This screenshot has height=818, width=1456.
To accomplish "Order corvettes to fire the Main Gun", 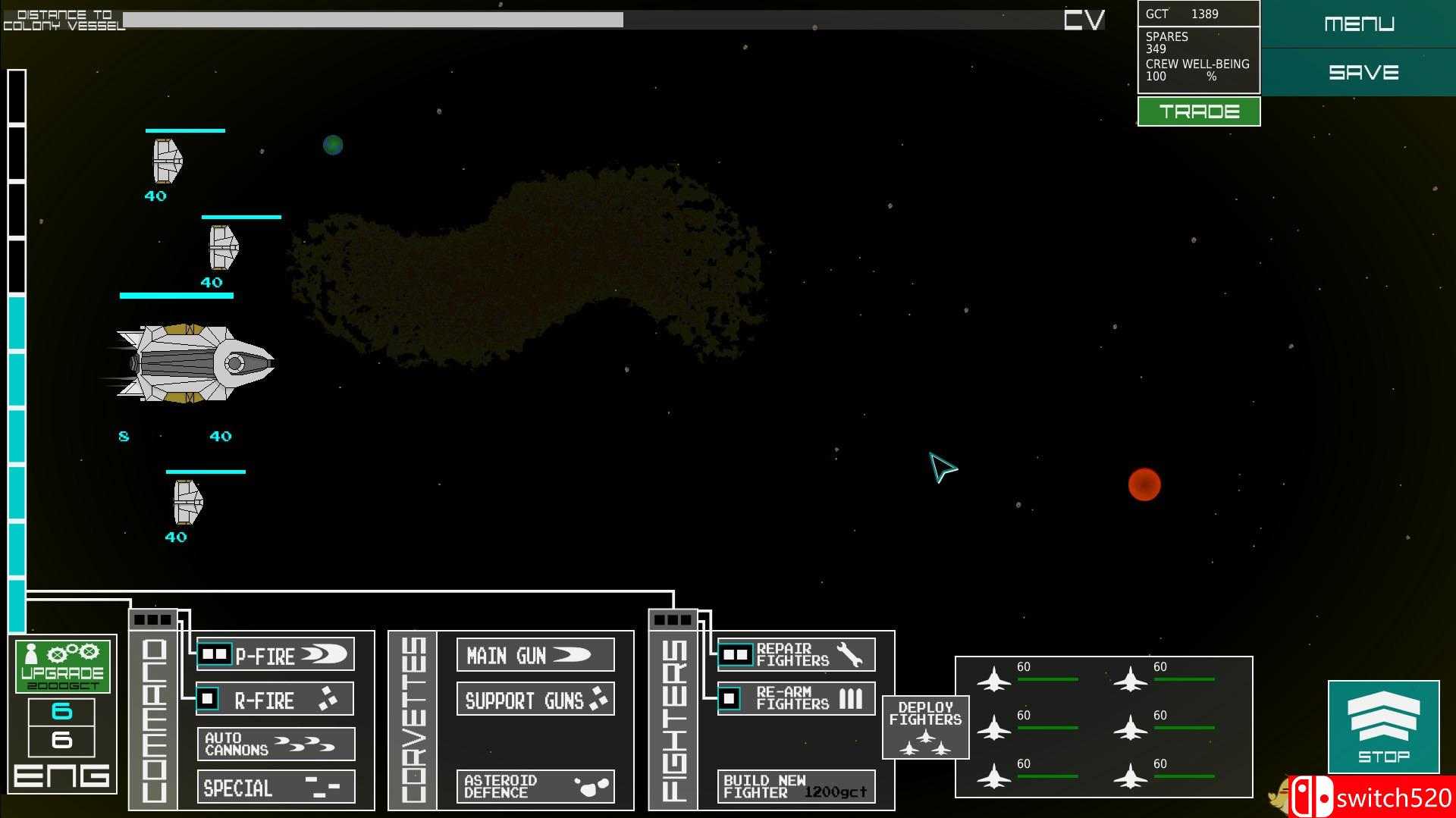I will click(535, 654).
